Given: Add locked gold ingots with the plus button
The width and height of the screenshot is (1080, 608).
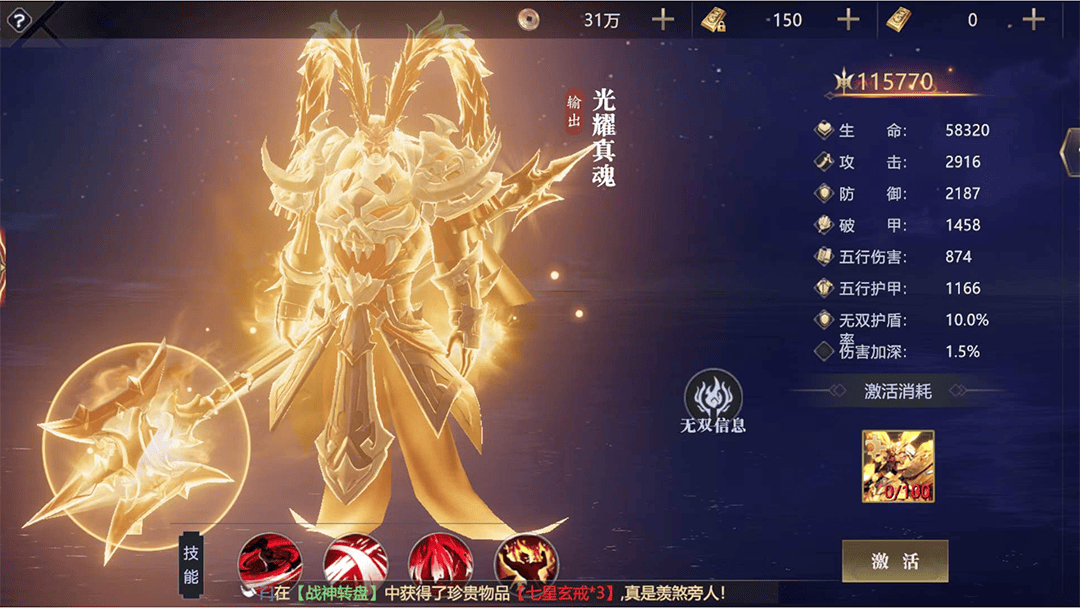Looking at the screenshot, I should pos(847,19).
